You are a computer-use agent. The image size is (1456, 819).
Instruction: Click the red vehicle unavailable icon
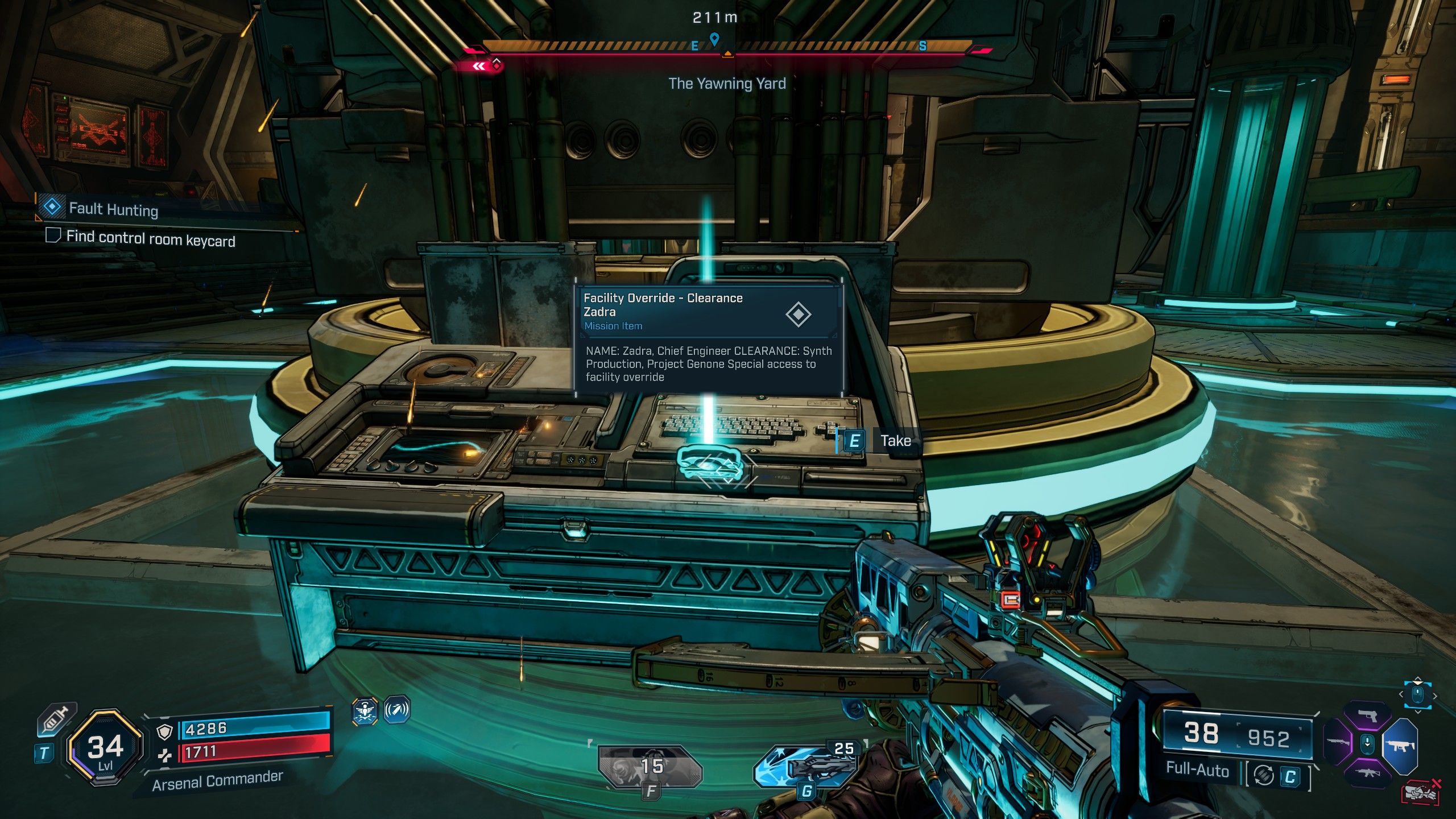coord(1420,792)
